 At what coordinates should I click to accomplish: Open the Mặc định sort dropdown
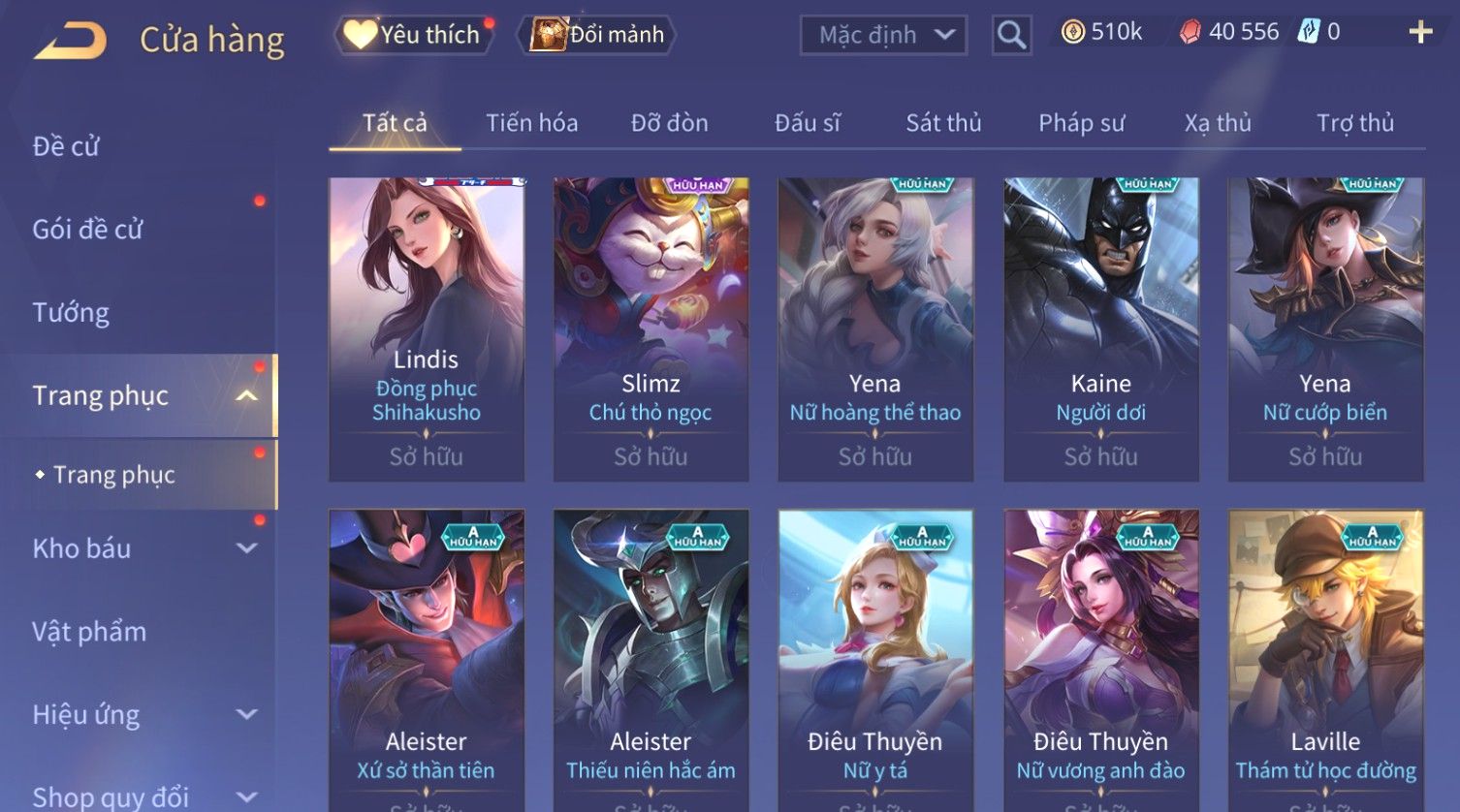[x=883, y=36]
